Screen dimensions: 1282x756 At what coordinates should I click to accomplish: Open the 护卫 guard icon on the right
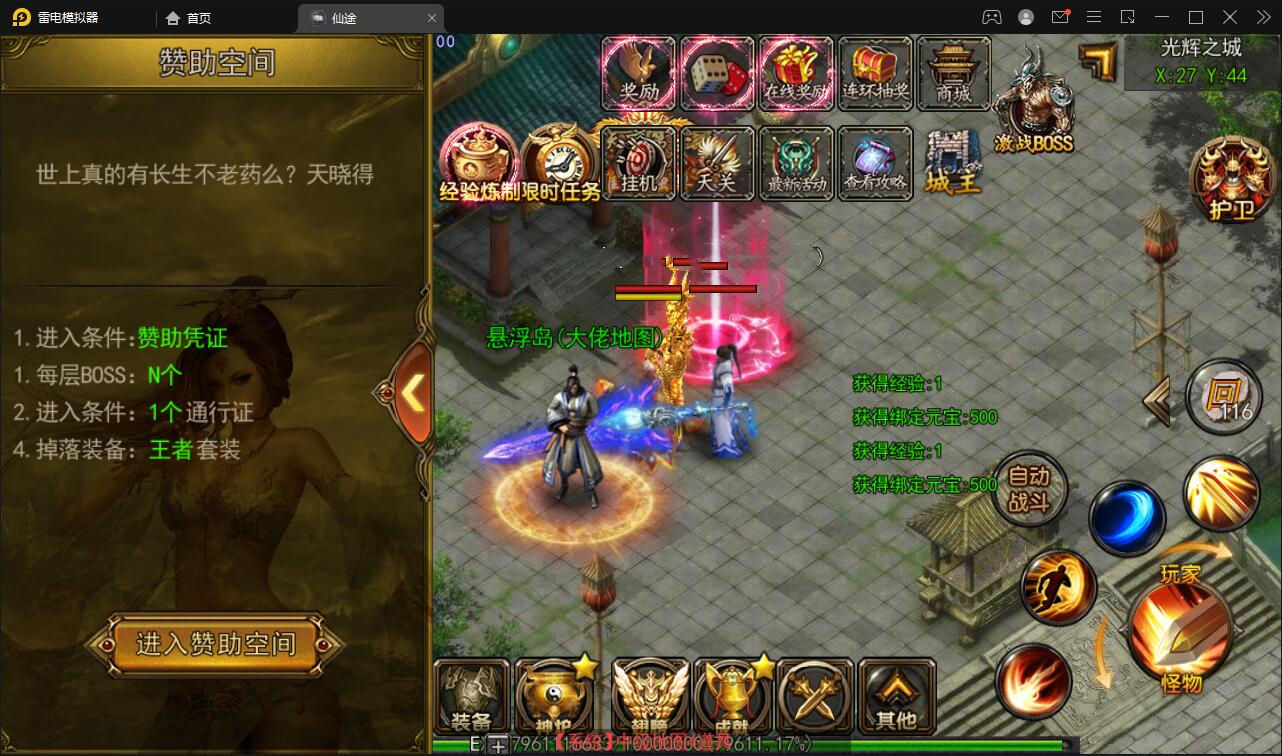(x=1231, y=180)
